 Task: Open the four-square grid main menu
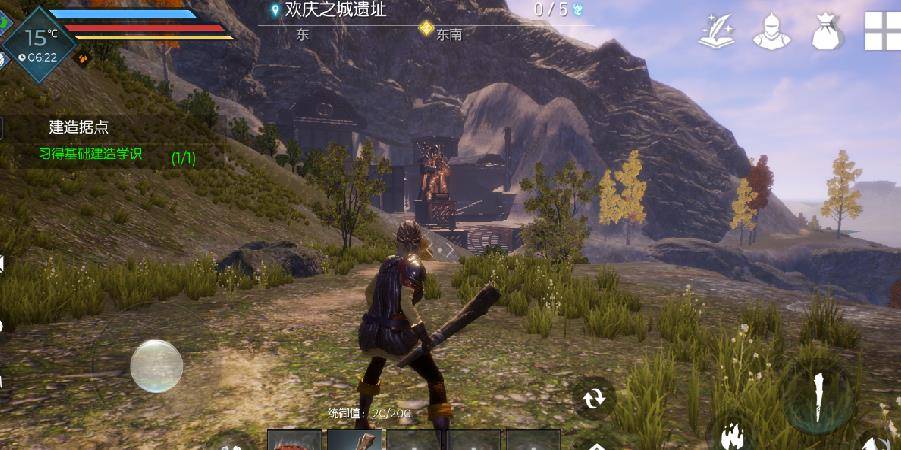coord(882,30)
